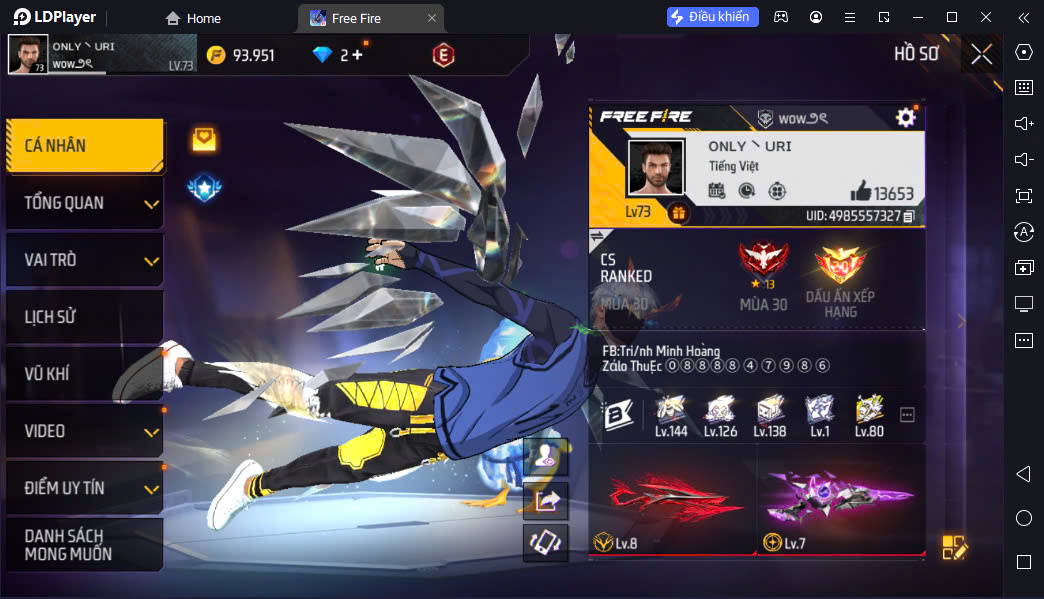Open ĐIỂM UY TÍN section

point(84,488)
